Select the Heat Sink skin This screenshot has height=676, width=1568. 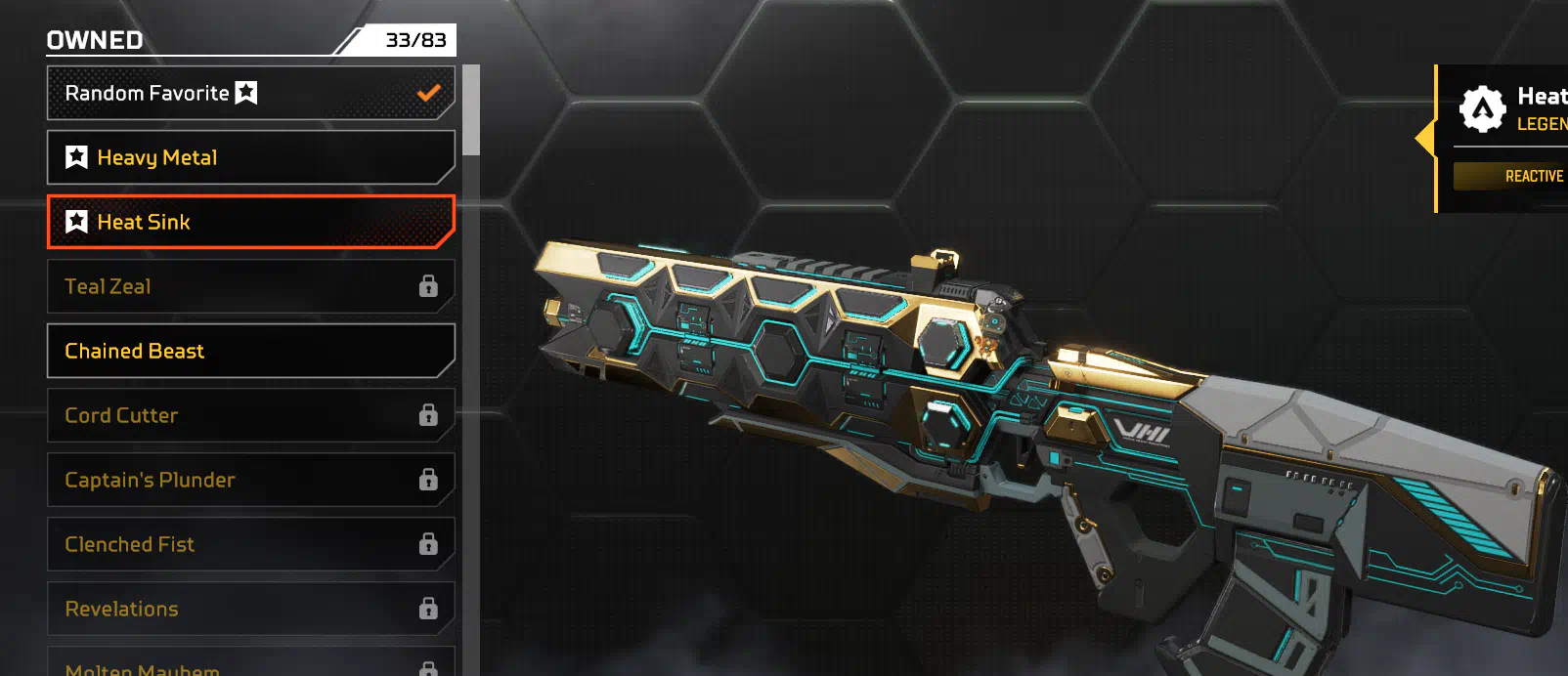[x=250, y=222]
